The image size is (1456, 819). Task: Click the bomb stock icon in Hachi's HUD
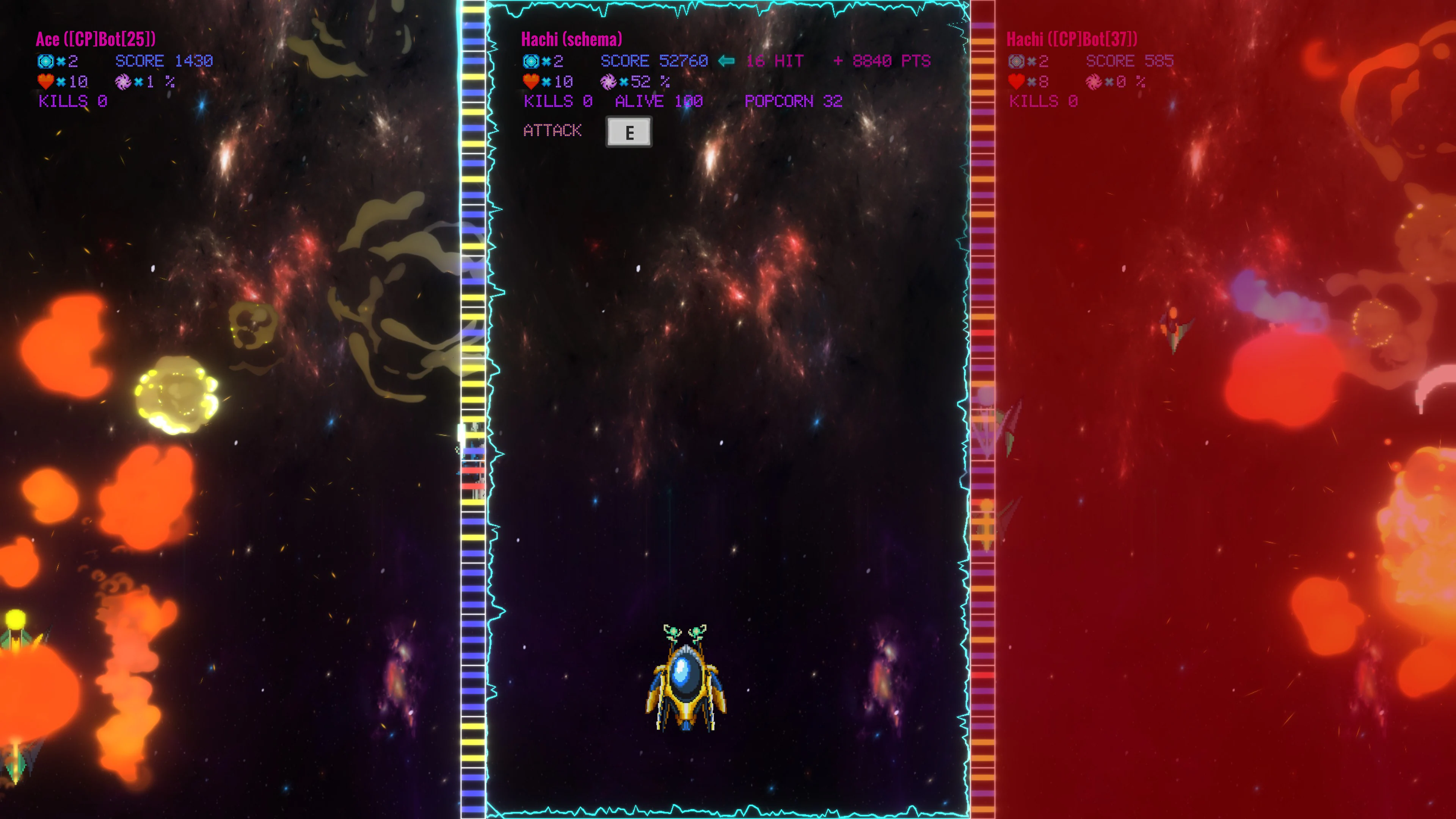point(531,61)
